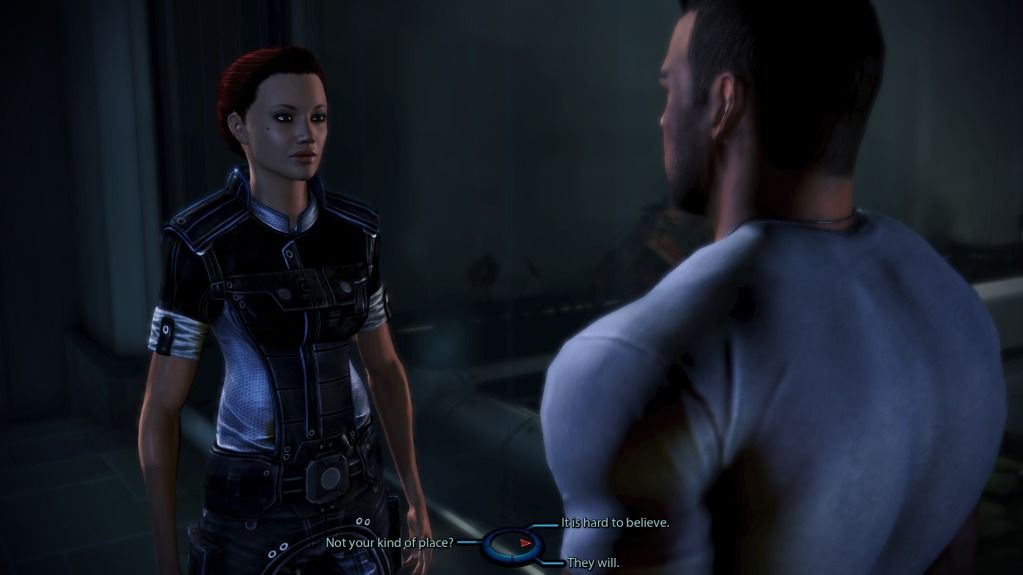Viewport: 1023px width, 575px height.
Task: Ask "Not your kind of place?"
Action: 390,543
